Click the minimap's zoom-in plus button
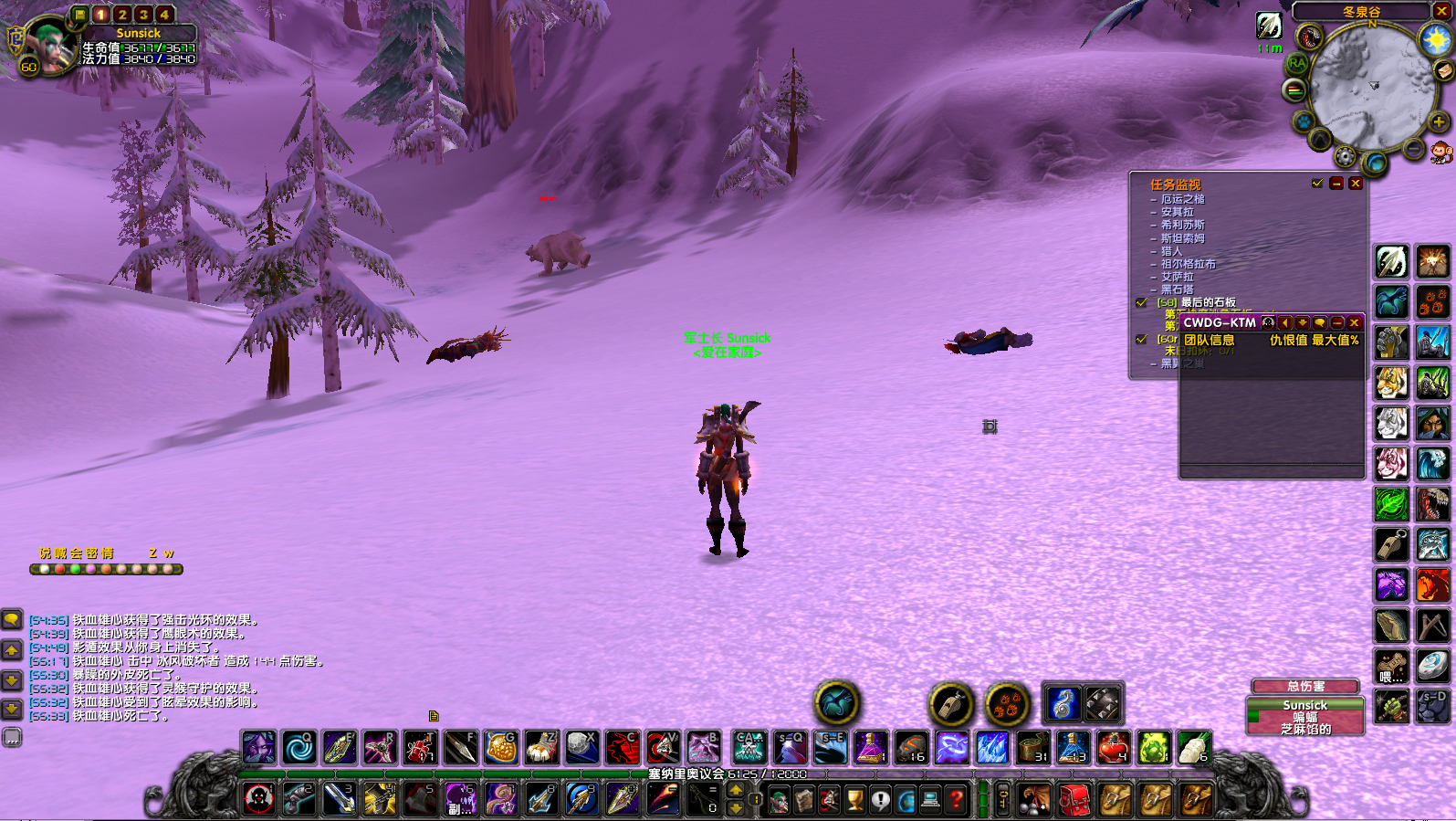This screenshot has height=821, width=1456. 1439,121
